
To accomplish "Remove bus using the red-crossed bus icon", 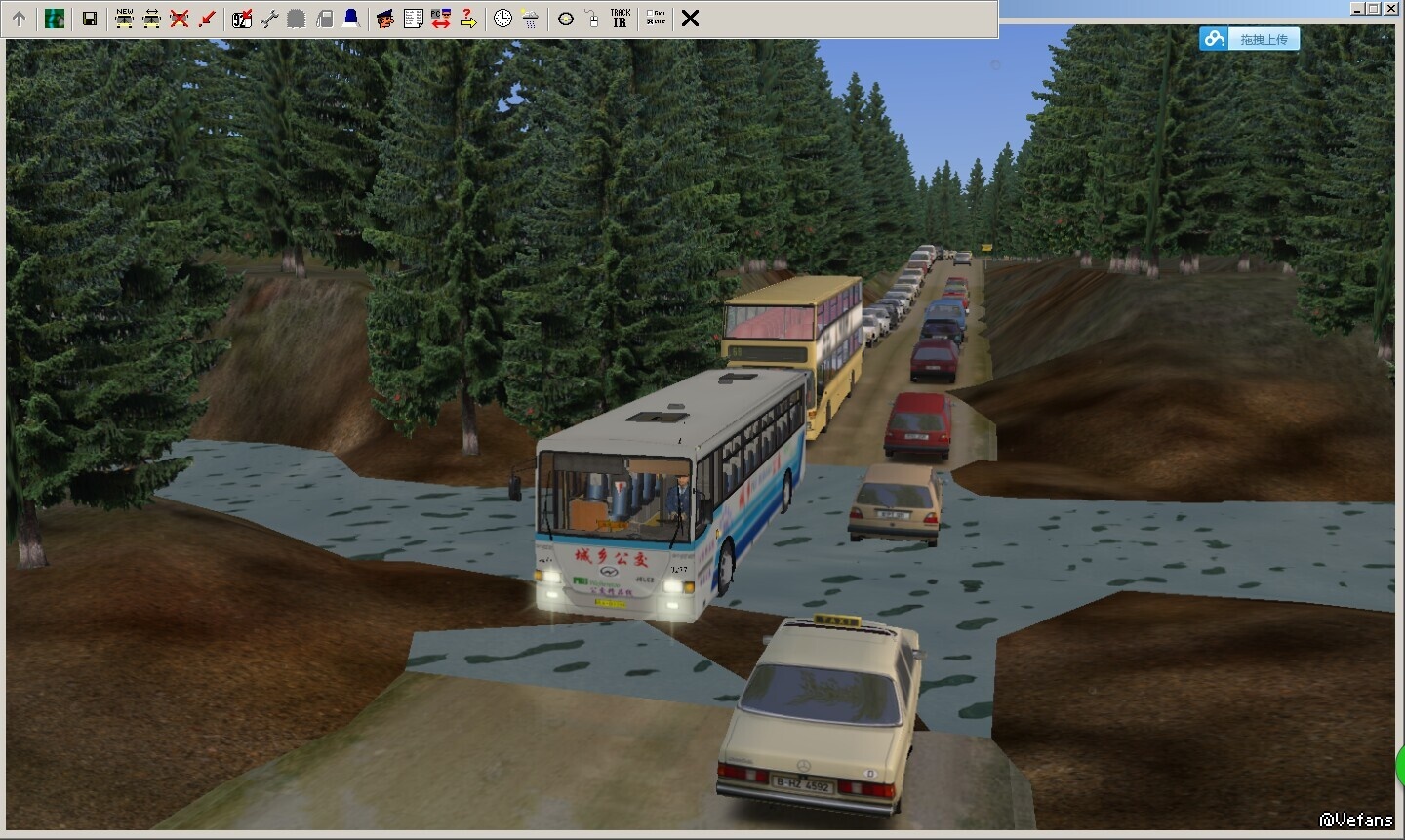I will (180, 19).
